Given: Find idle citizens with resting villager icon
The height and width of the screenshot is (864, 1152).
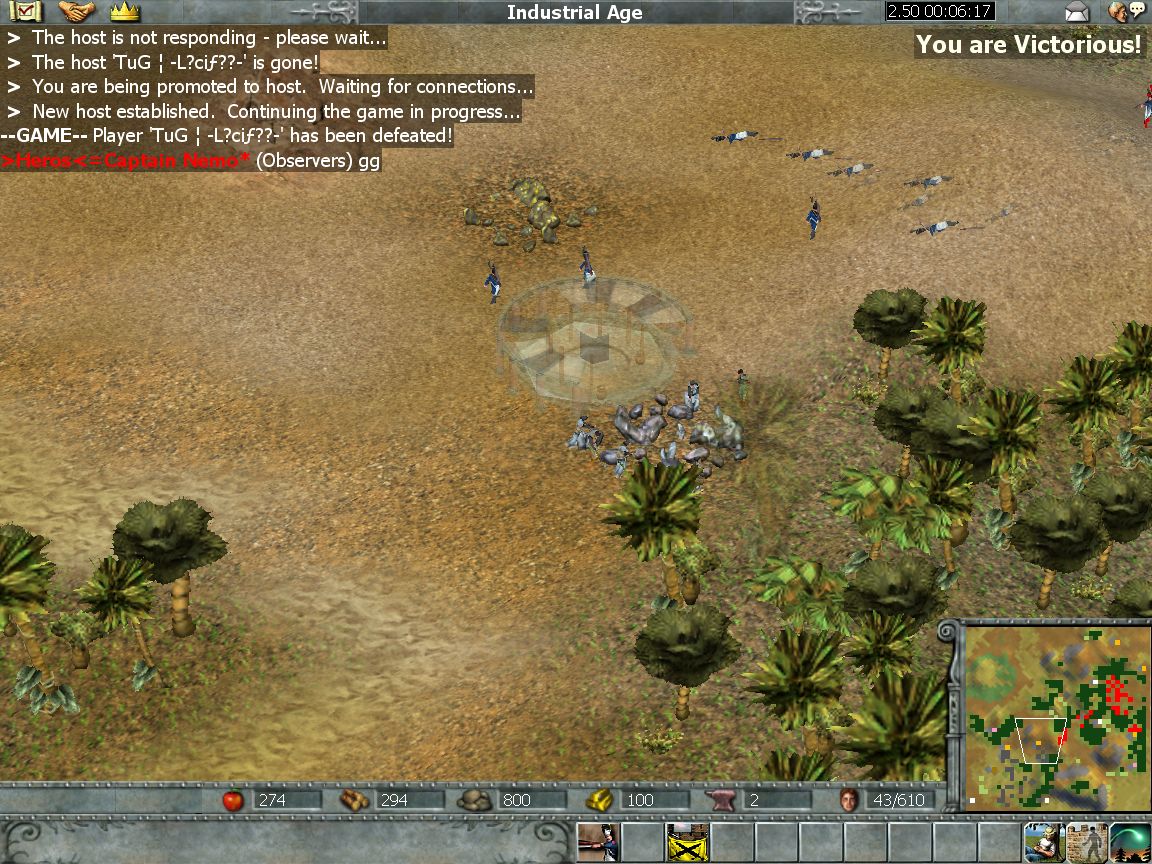Looking at the screenshot, I should click(1043, 842).
